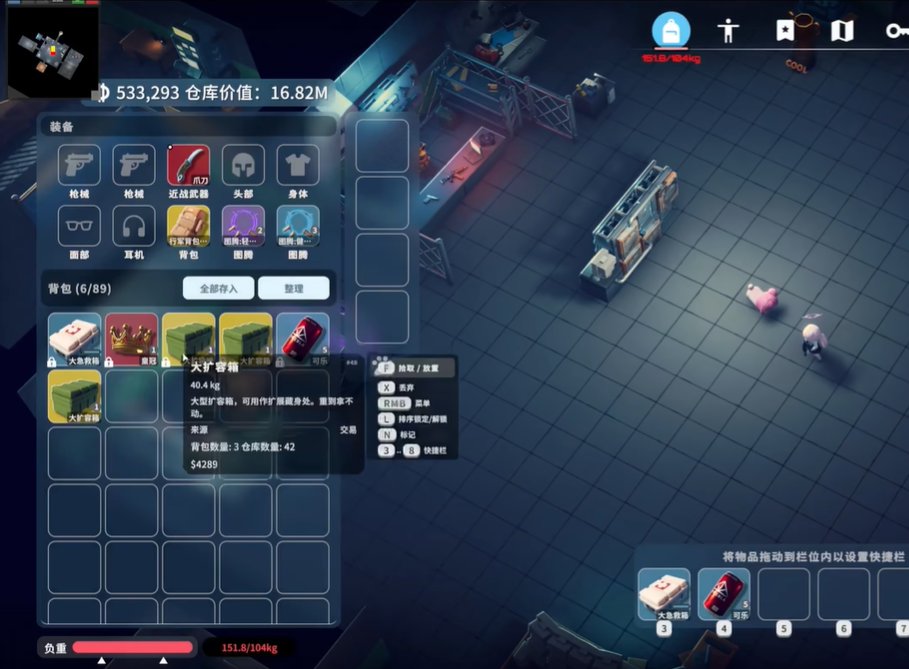Use the cola in quick bar slot 4
909x669 pixels.
pos(723,594)
